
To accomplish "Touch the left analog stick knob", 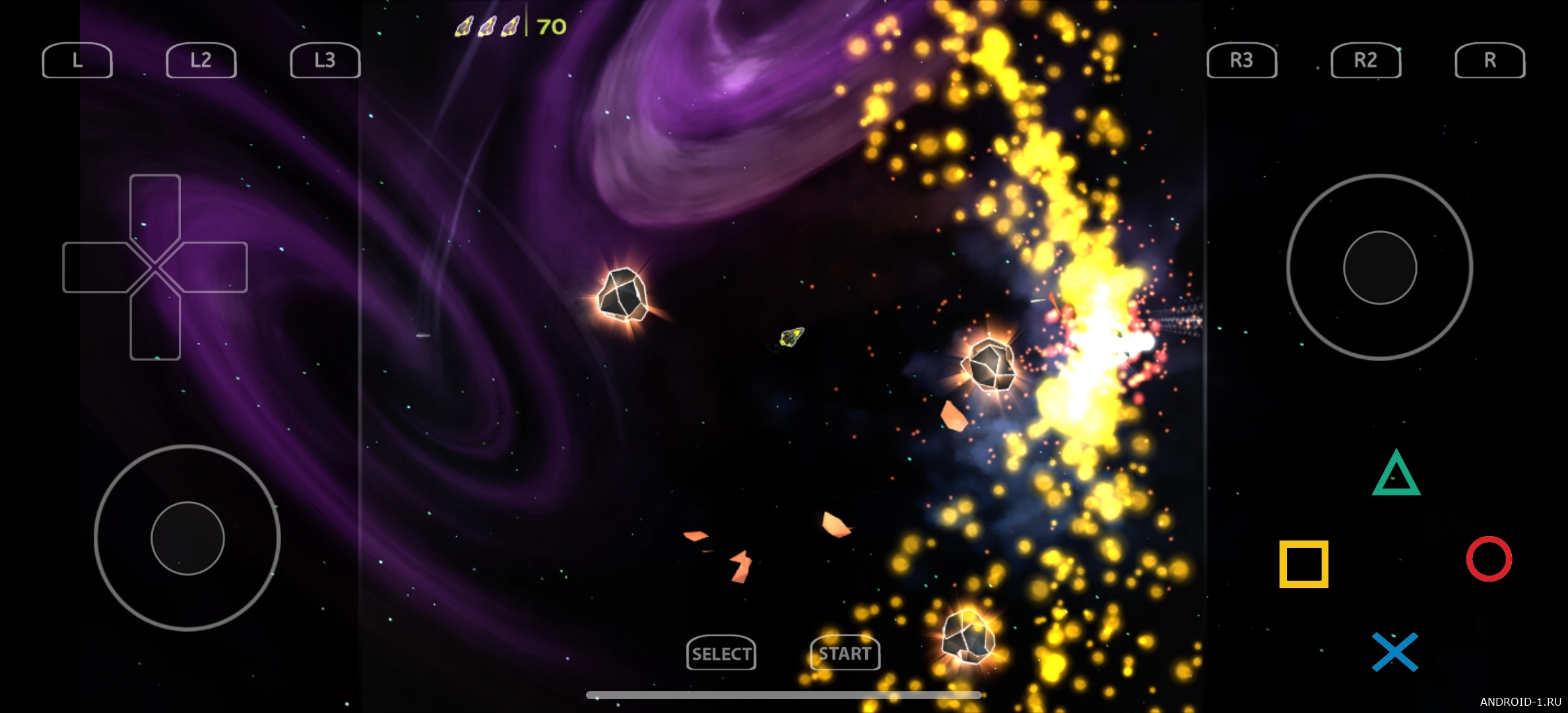I will click(187, 538).
